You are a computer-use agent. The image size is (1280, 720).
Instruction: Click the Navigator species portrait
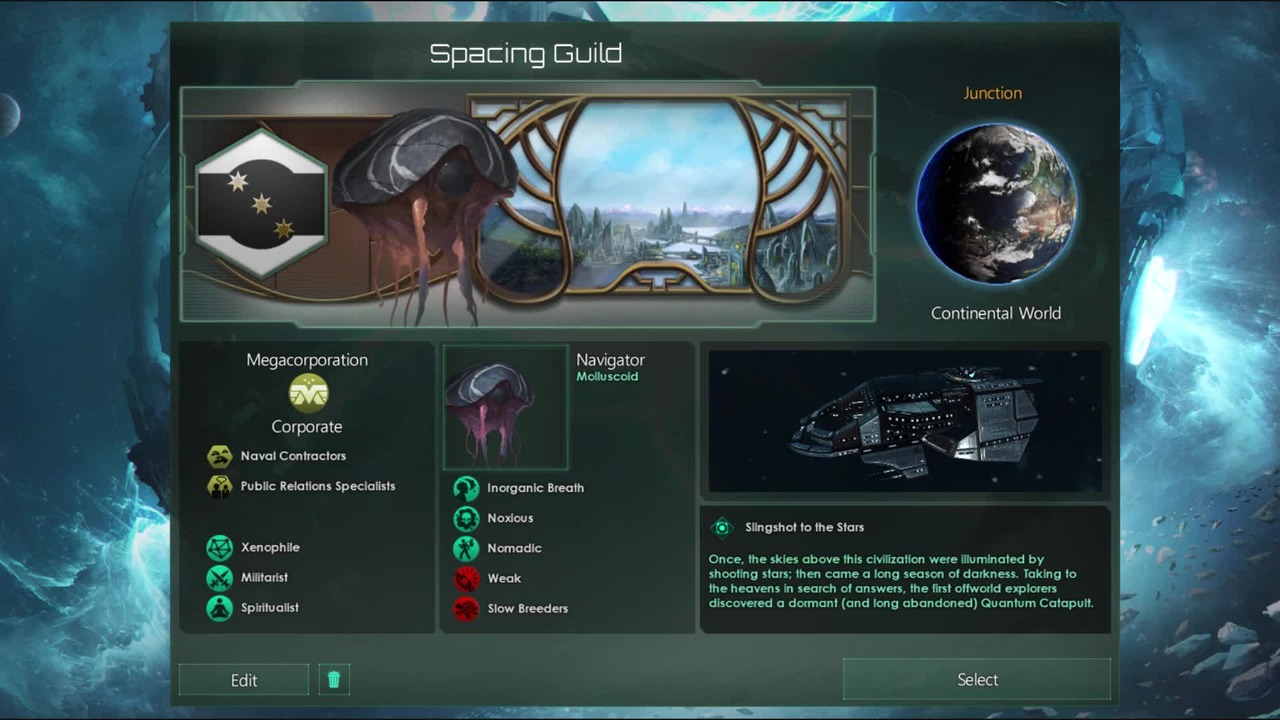tap(505, 408)
